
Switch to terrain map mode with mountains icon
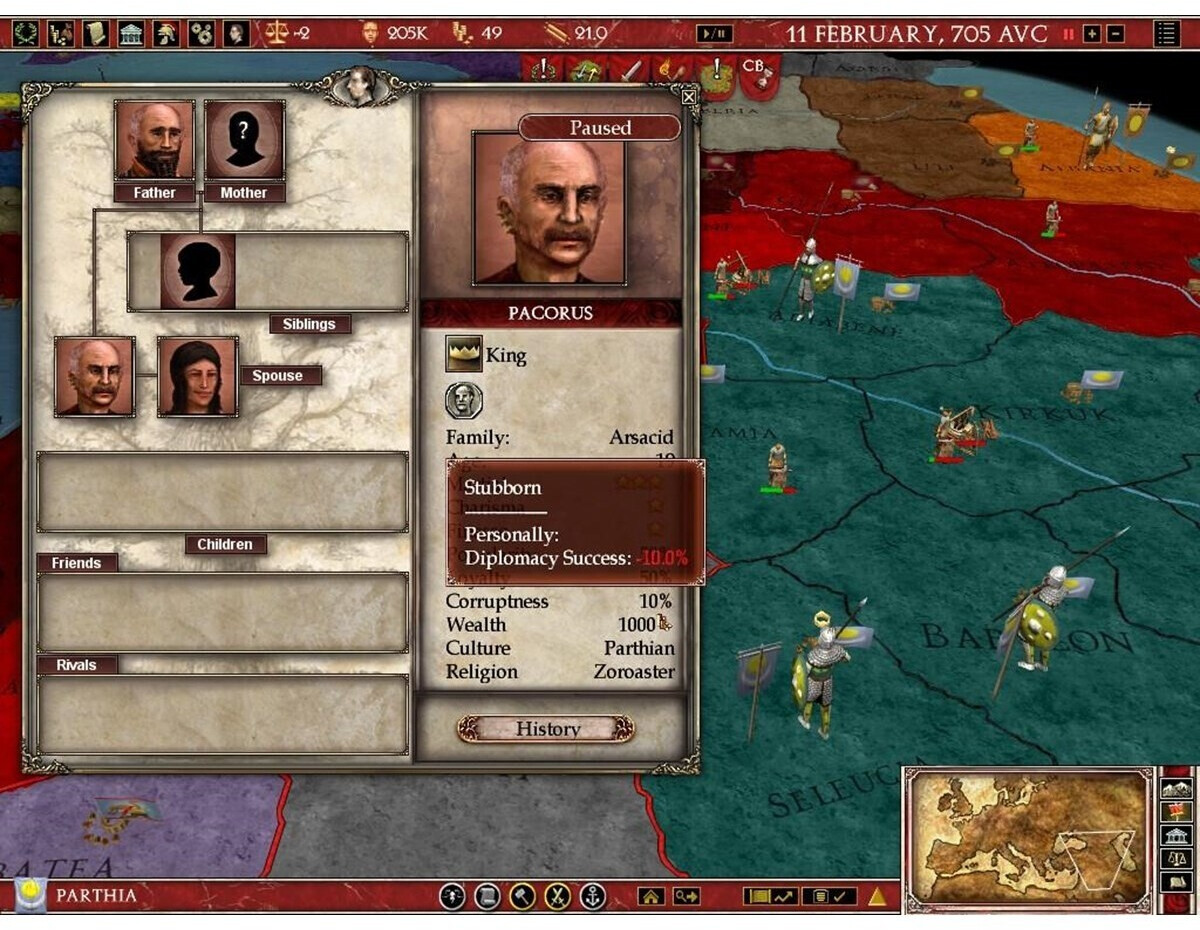pyautogui.click(x=1176, y=789)
